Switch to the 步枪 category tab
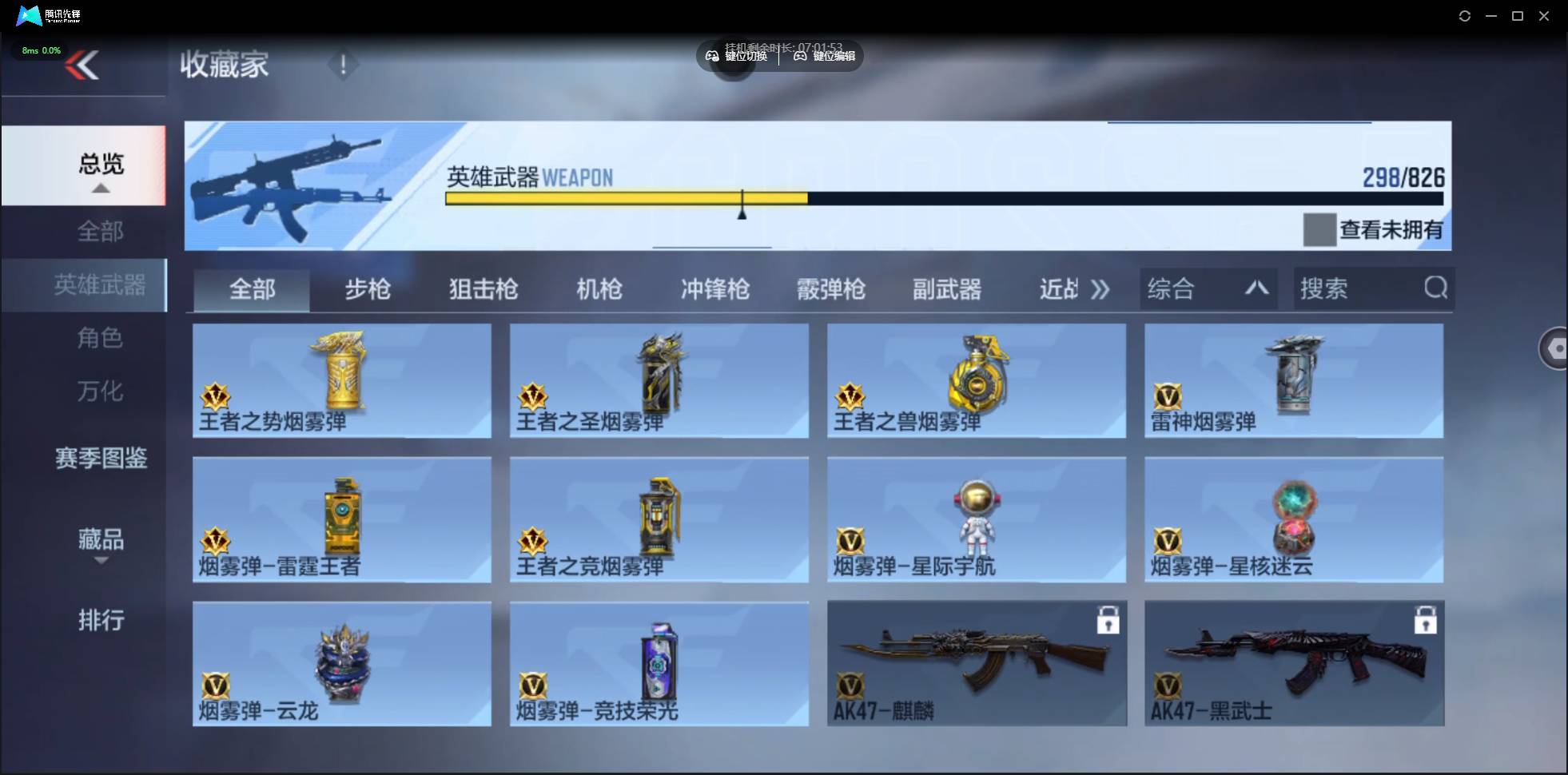This screenshot has width=1568, height=775. [x=368, y=289]
